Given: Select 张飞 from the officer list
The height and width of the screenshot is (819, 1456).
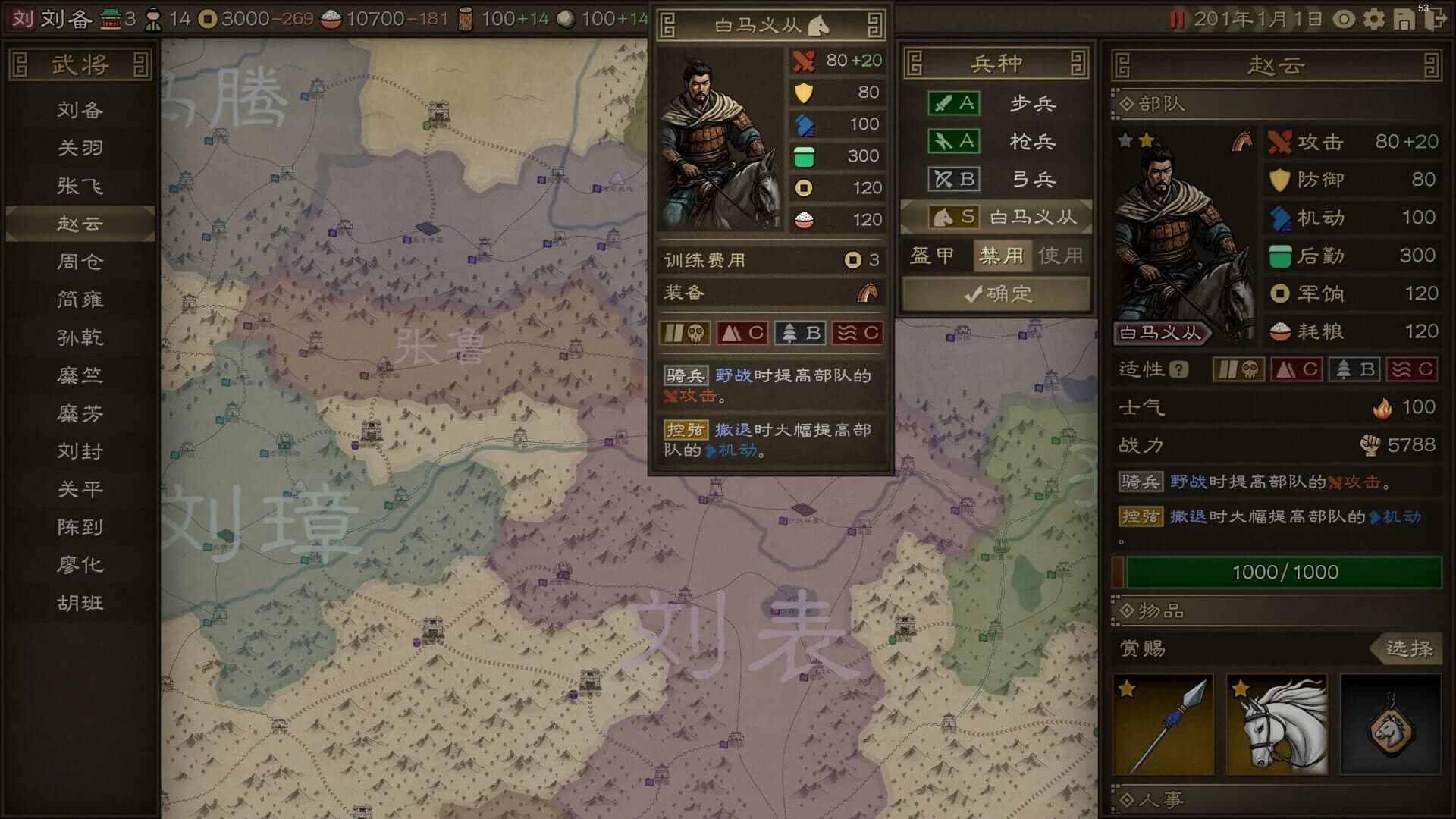Looking at the screenshot, I should [80, 186].
